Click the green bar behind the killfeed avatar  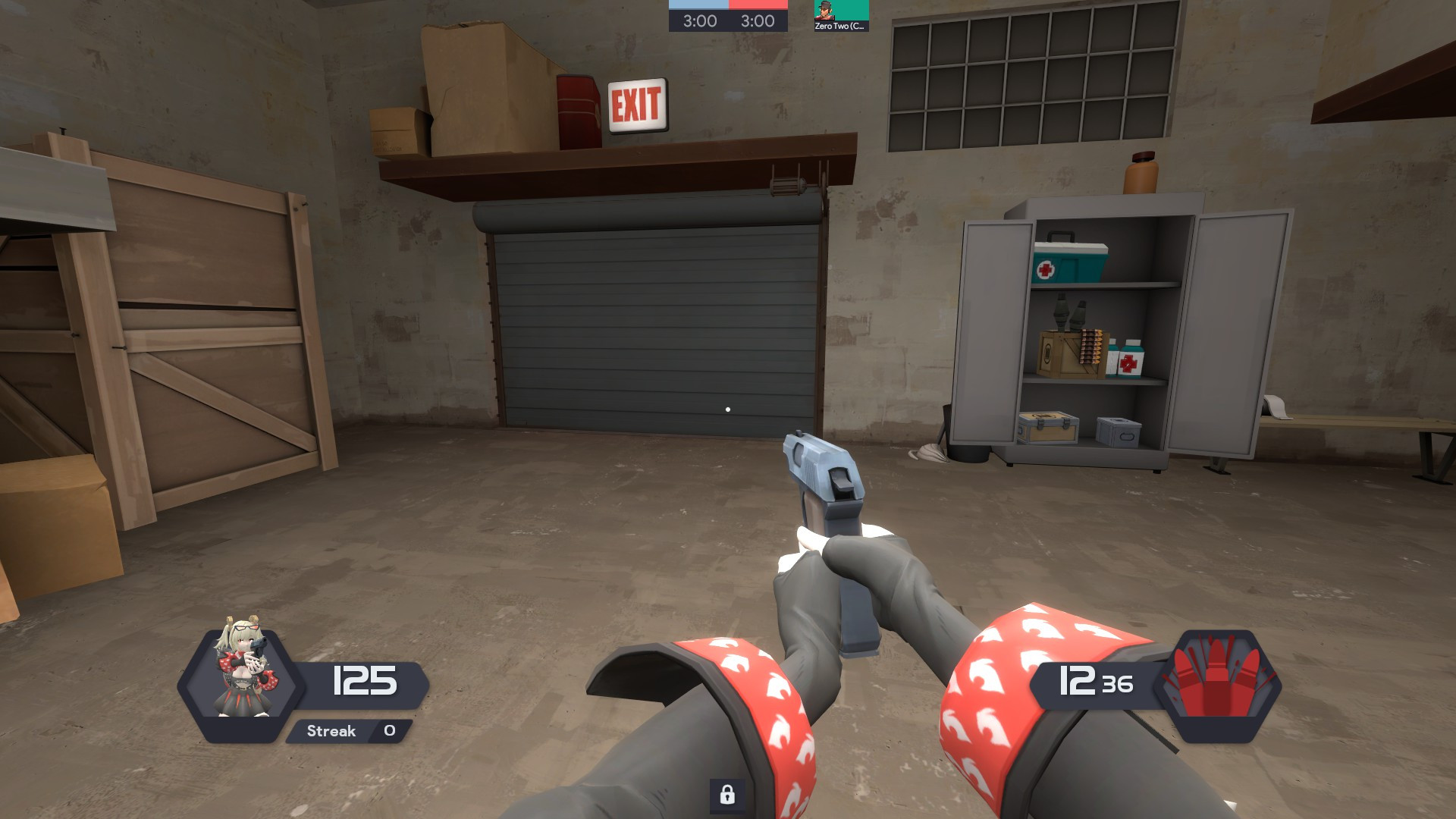[x=853, y=11]
